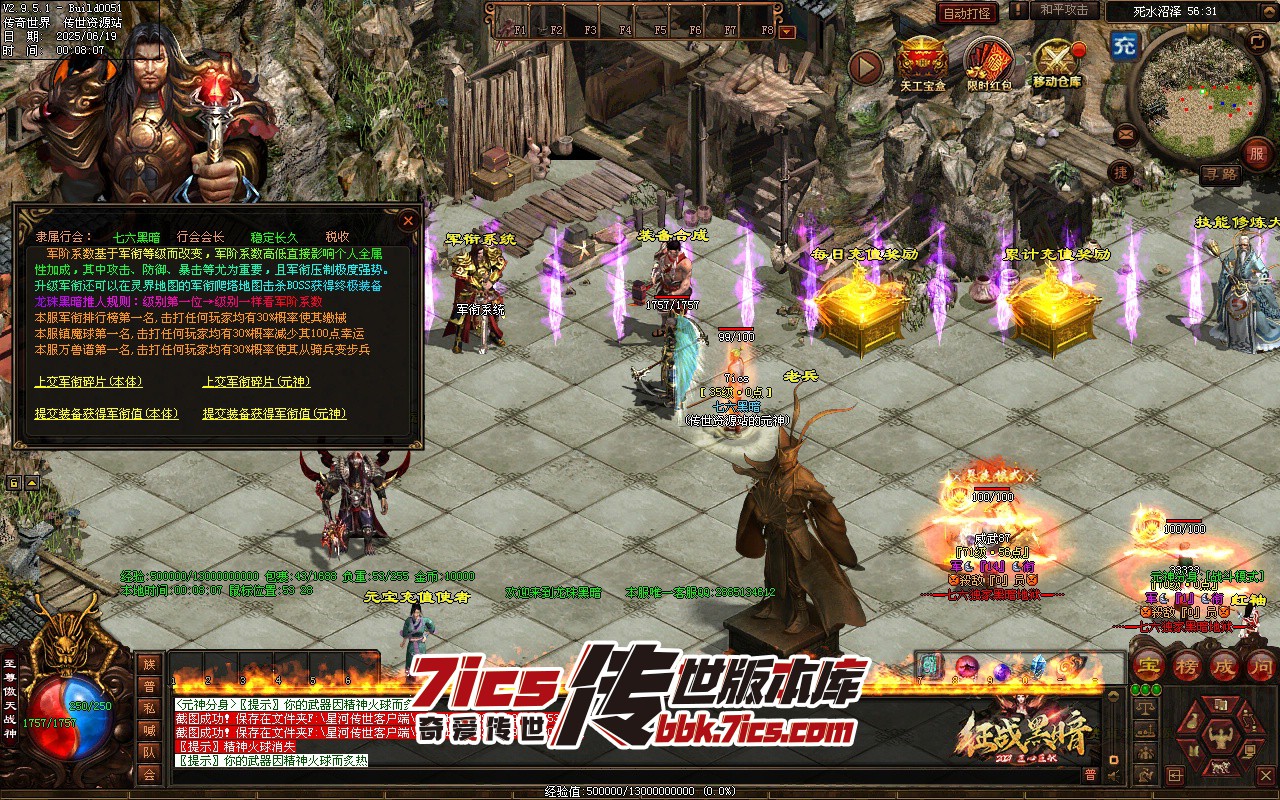Screen dimensions: 1280x800
Task: Open the 榜 rankings button
Action: [x=1187, y=665]
